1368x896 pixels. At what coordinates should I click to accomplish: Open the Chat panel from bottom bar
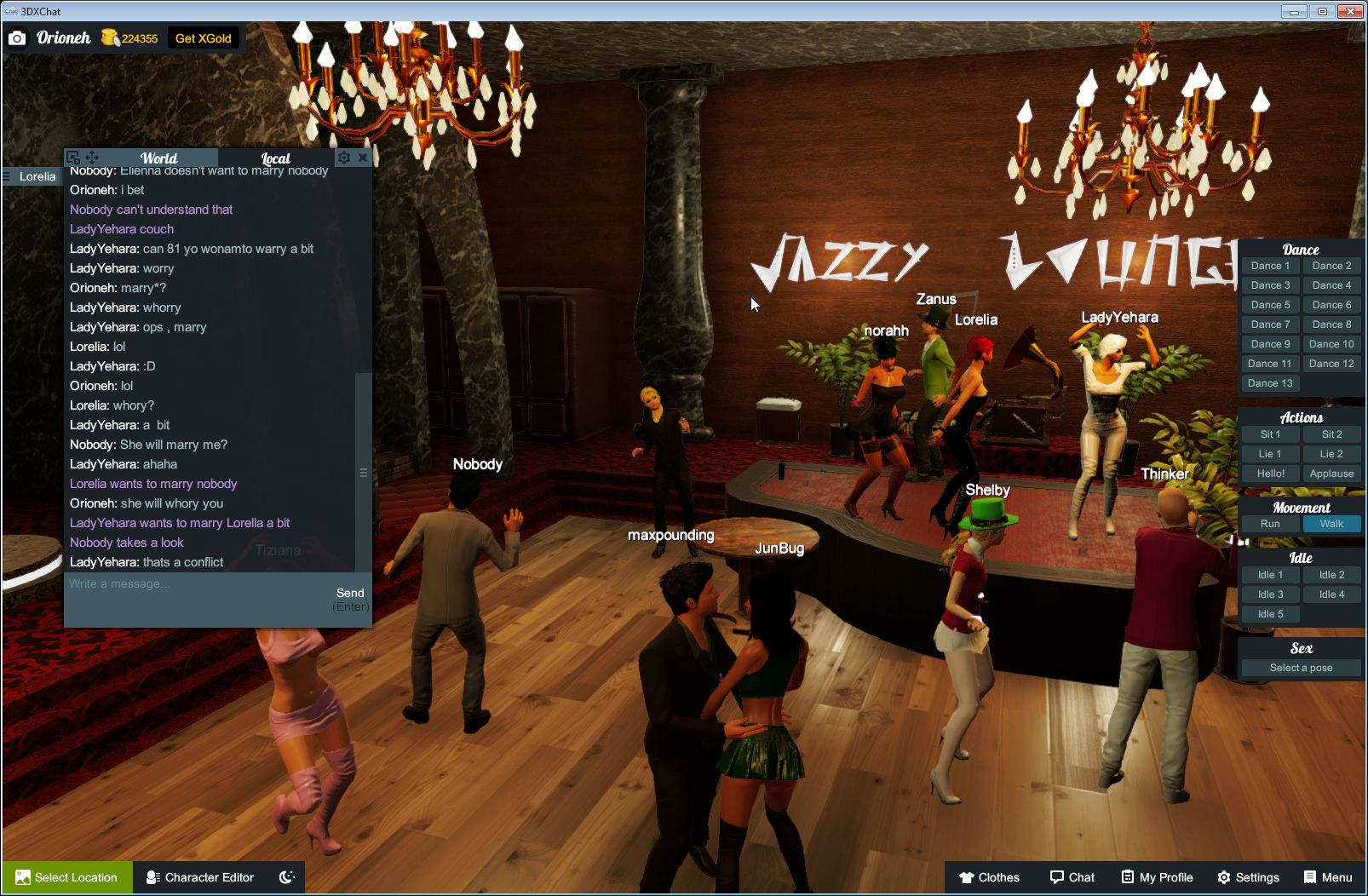point(1072,877)
